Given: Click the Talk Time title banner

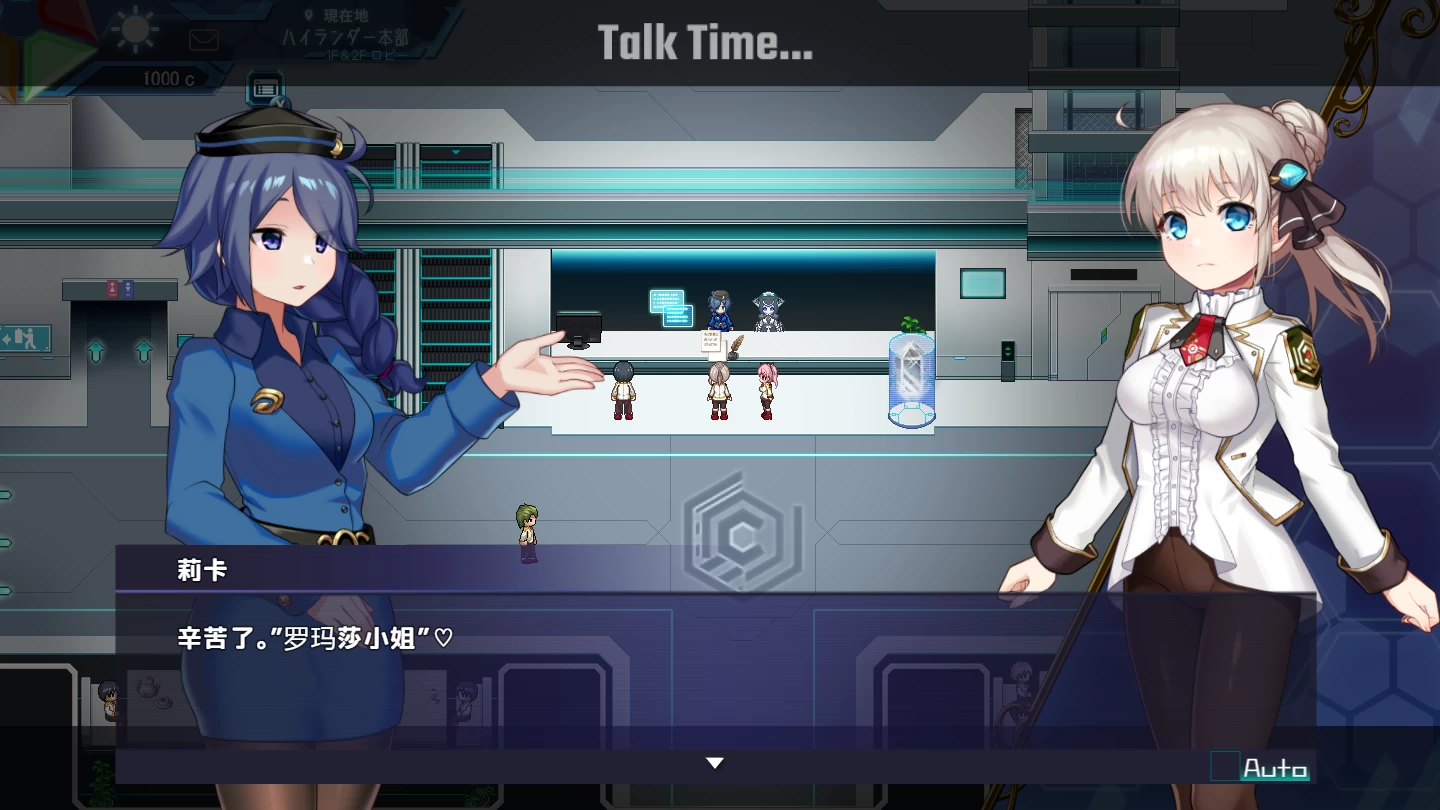Looking at the screenshot, I should [705, 42].
